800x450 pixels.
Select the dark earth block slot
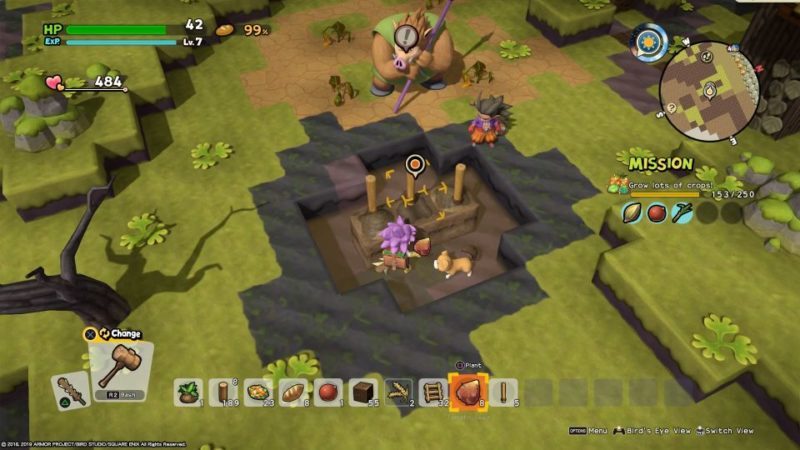point(364,392)
